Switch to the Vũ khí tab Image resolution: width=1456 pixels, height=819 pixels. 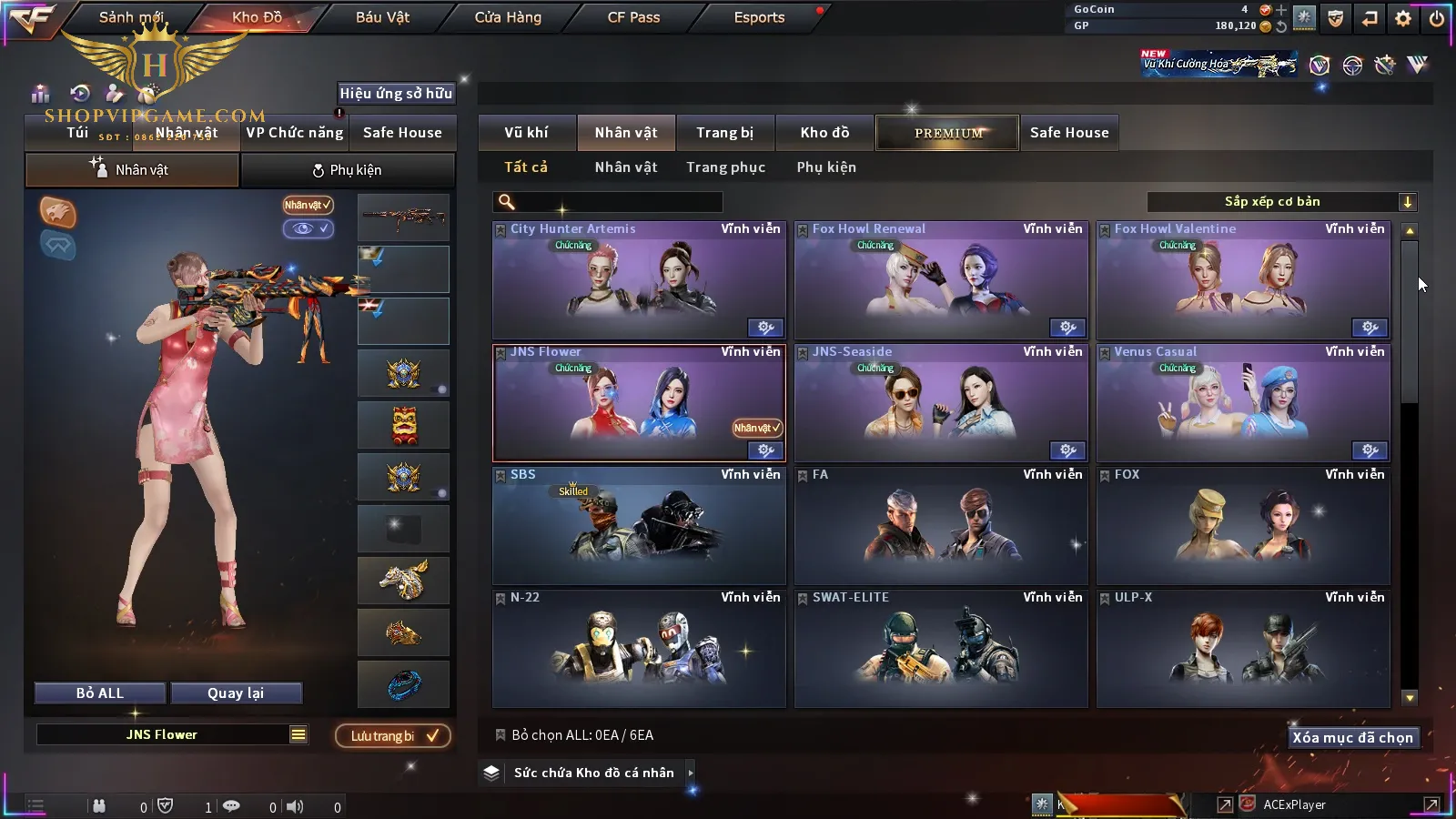526,133
